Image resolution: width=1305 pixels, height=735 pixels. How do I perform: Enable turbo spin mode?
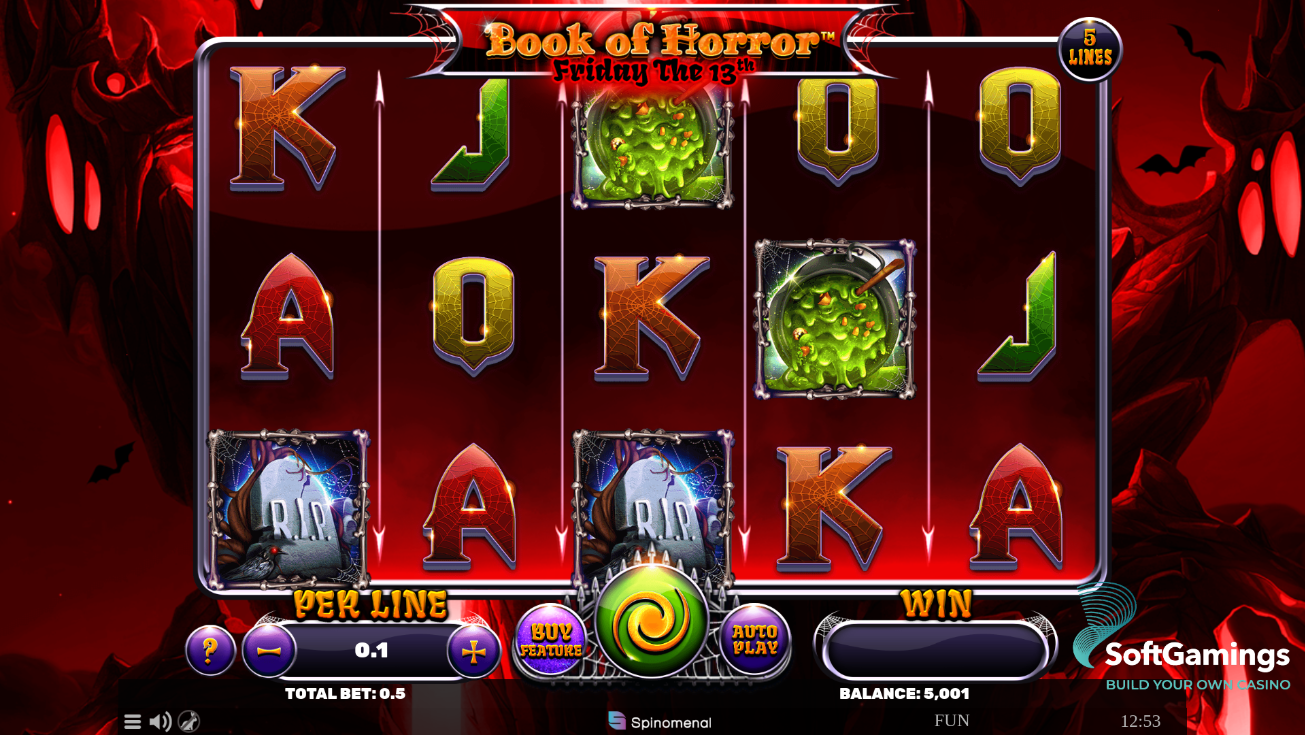(x=188, y=720)
